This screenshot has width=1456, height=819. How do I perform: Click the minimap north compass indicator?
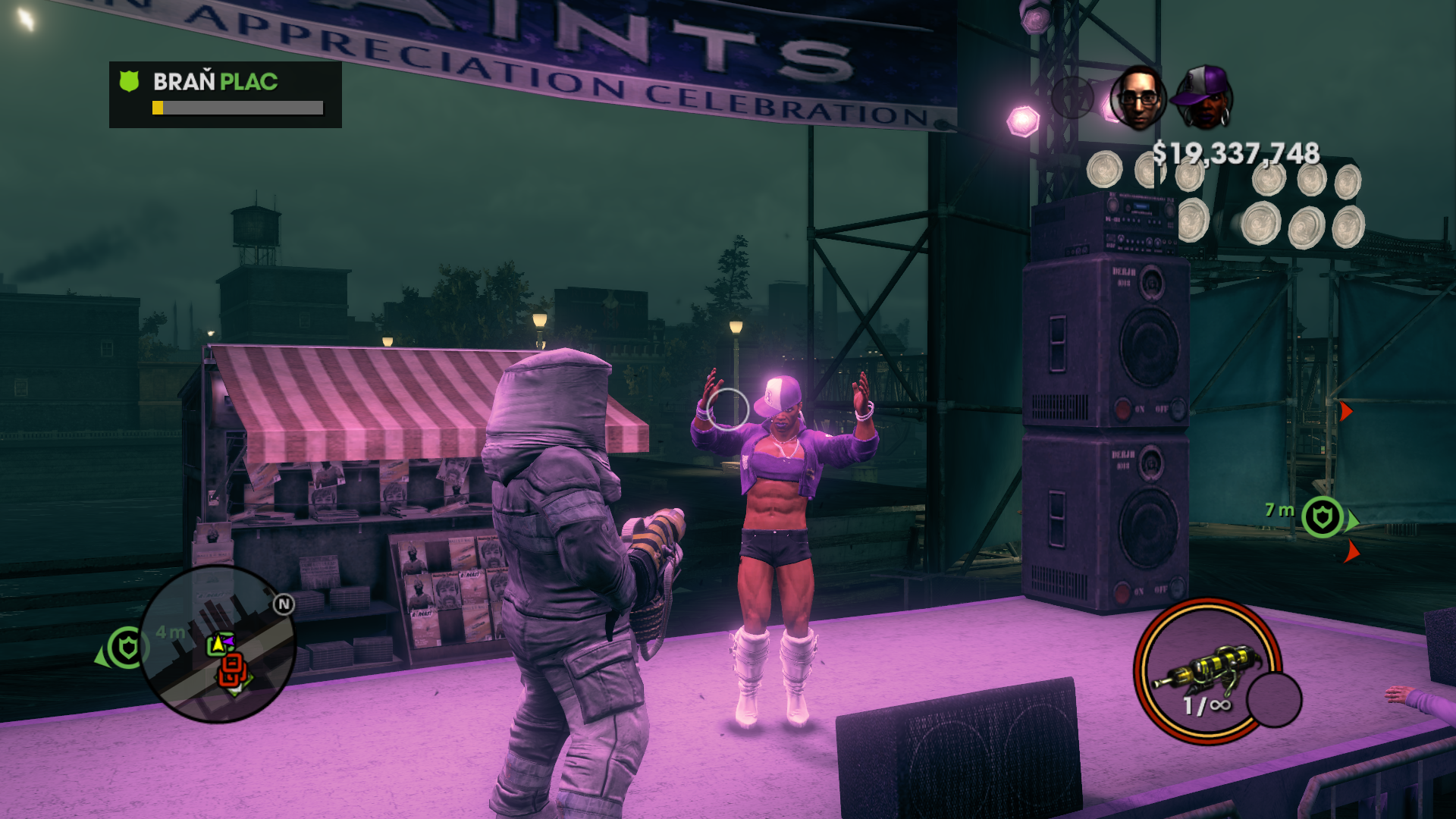pos(284,604)
